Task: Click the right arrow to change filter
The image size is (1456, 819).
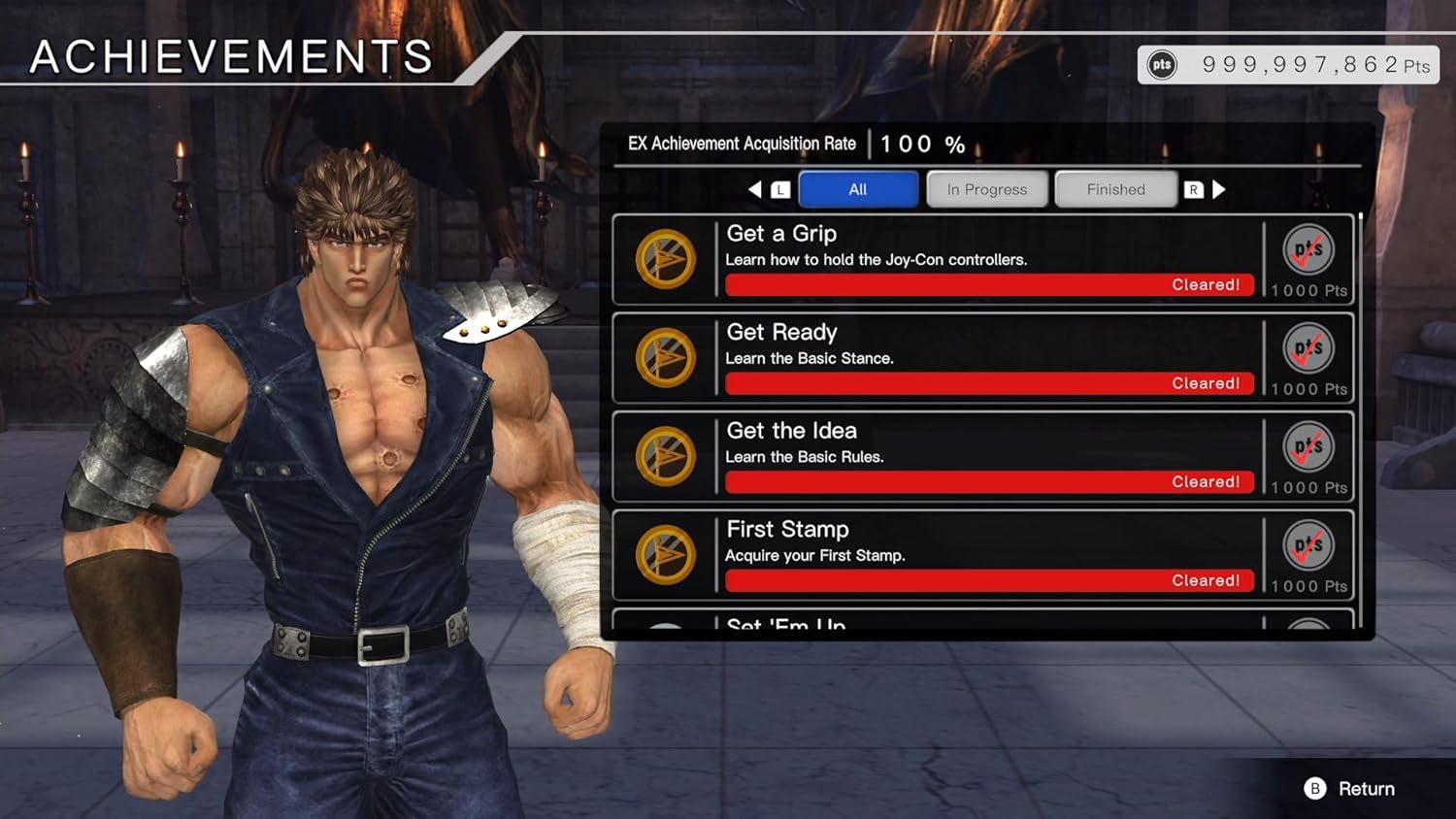Action: [x=1220, y=189]
